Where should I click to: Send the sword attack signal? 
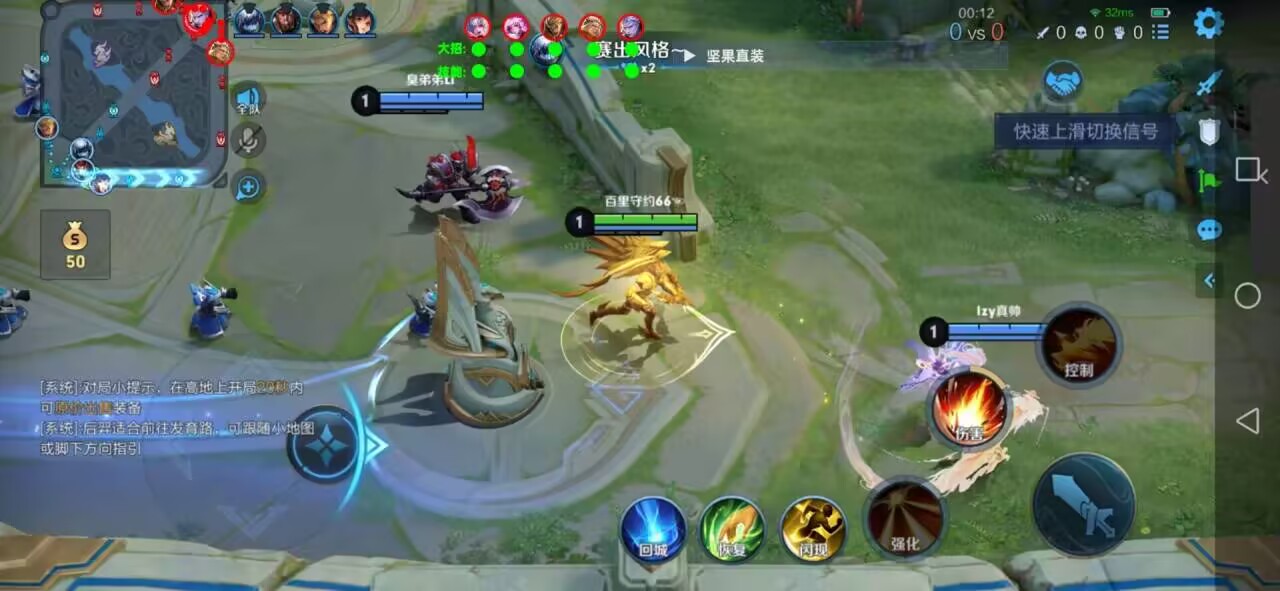point(1209,83)
